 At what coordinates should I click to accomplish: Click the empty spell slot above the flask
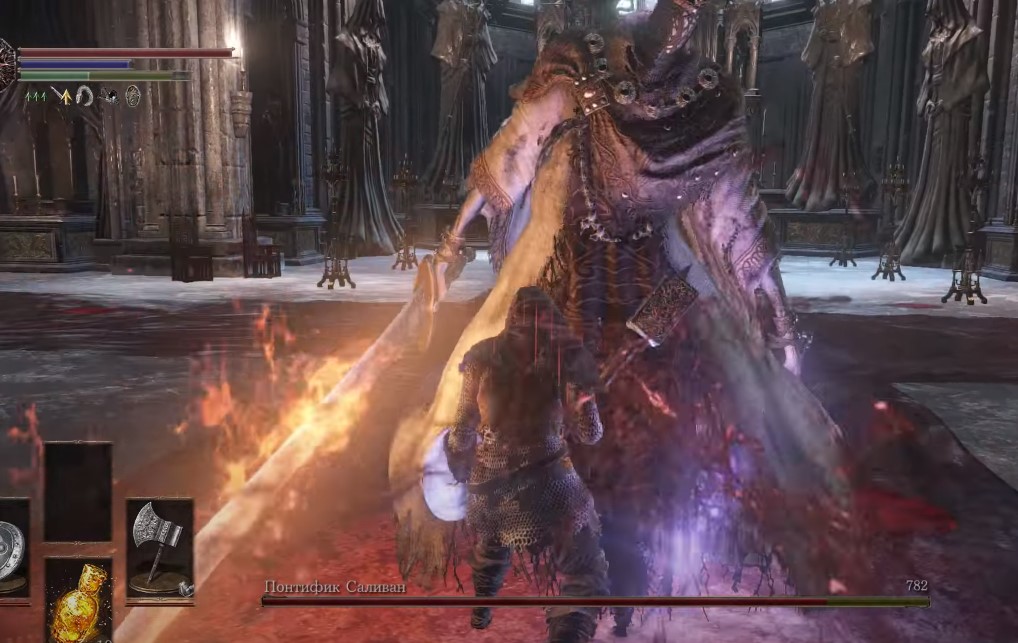click(x=78, y=492)
